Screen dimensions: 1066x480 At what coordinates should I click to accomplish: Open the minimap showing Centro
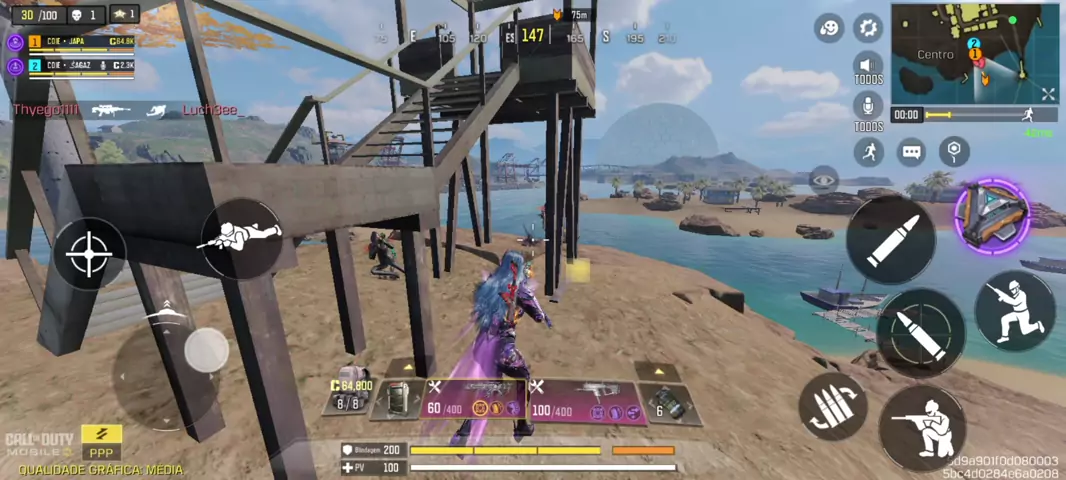(x=965, y=52)
